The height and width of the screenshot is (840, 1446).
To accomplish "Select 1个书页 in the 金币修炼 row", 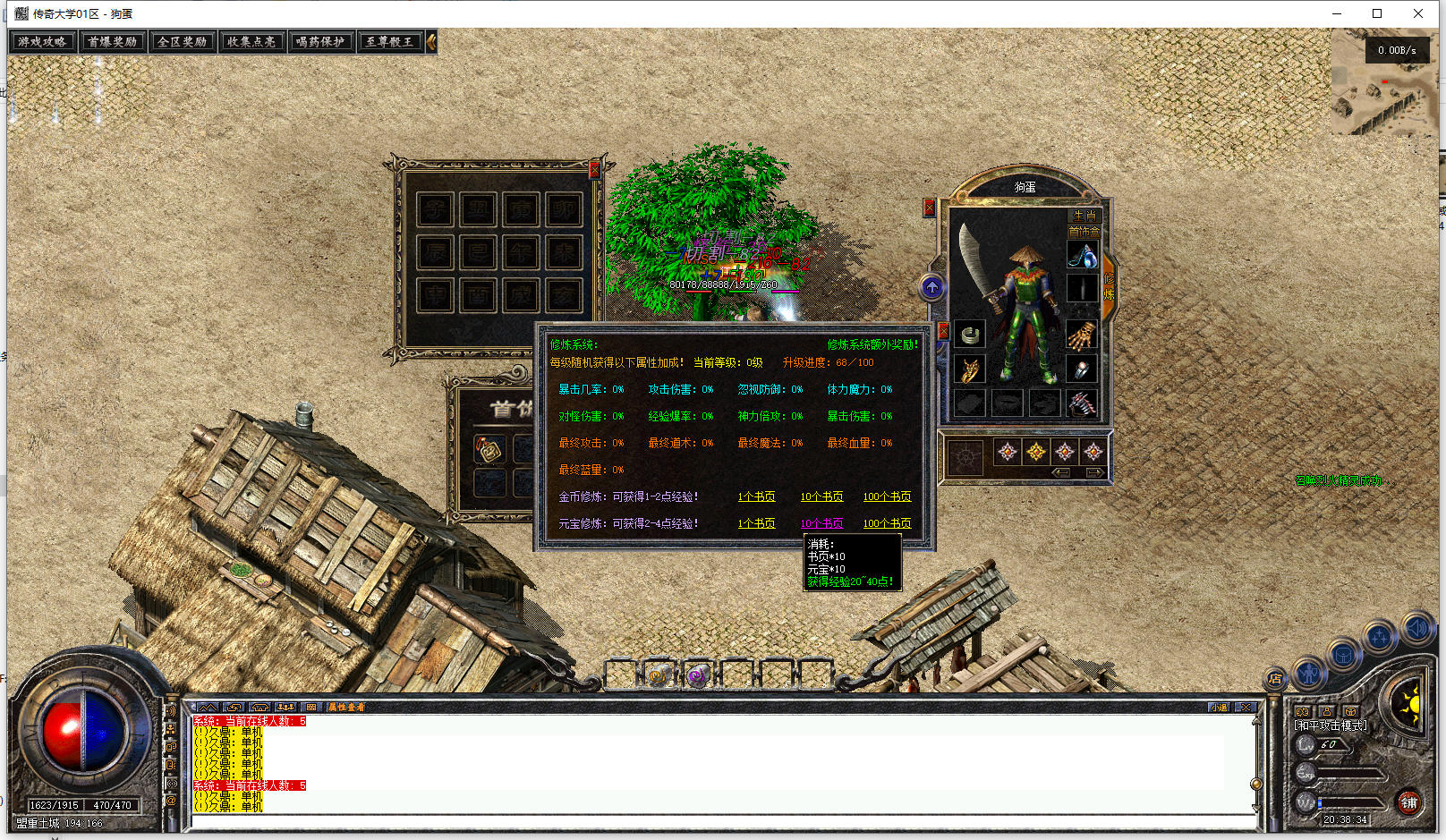I will (x=756, y=496).
